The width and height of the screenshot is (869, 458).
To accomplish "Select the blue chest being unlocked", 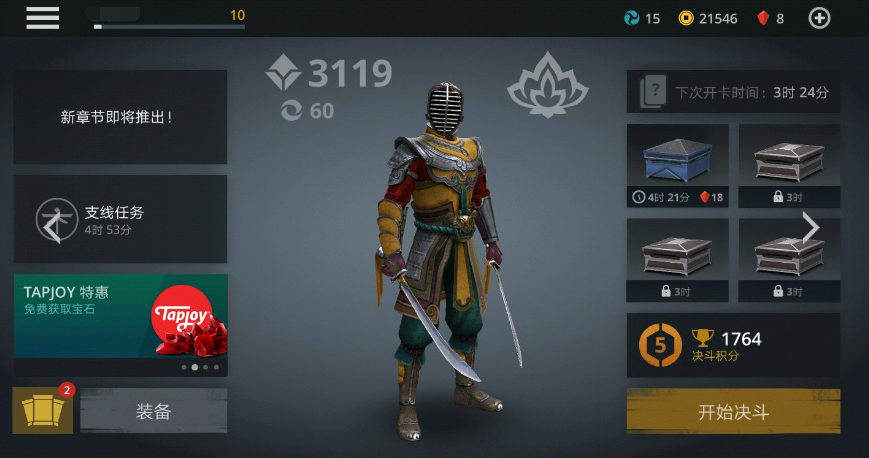I will click(677, 164).
